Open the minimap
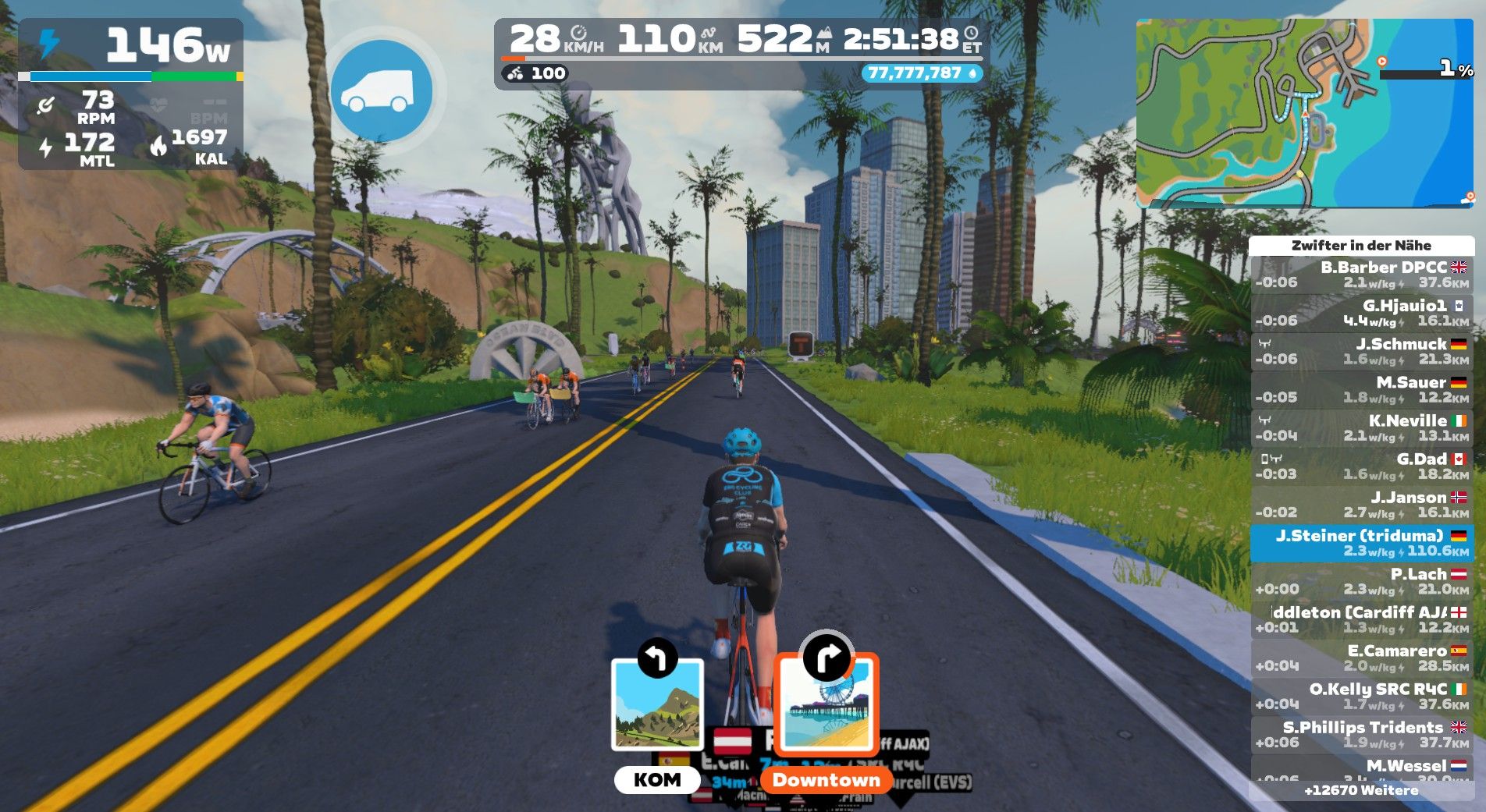The image size is (1486, 812). pos(1303,113)
